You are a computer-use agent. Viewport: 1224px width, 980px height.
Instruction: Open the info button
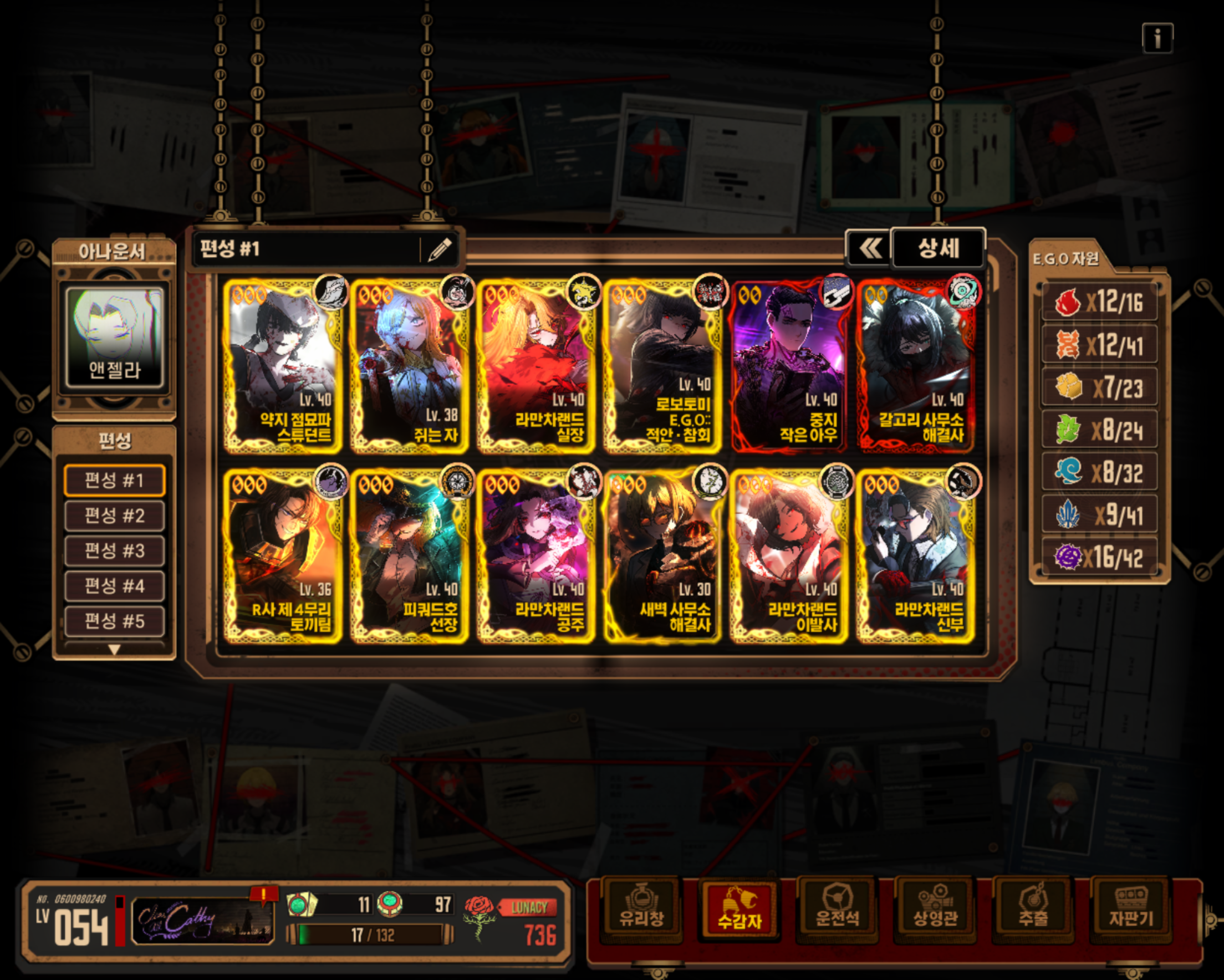pos(1157,39)
